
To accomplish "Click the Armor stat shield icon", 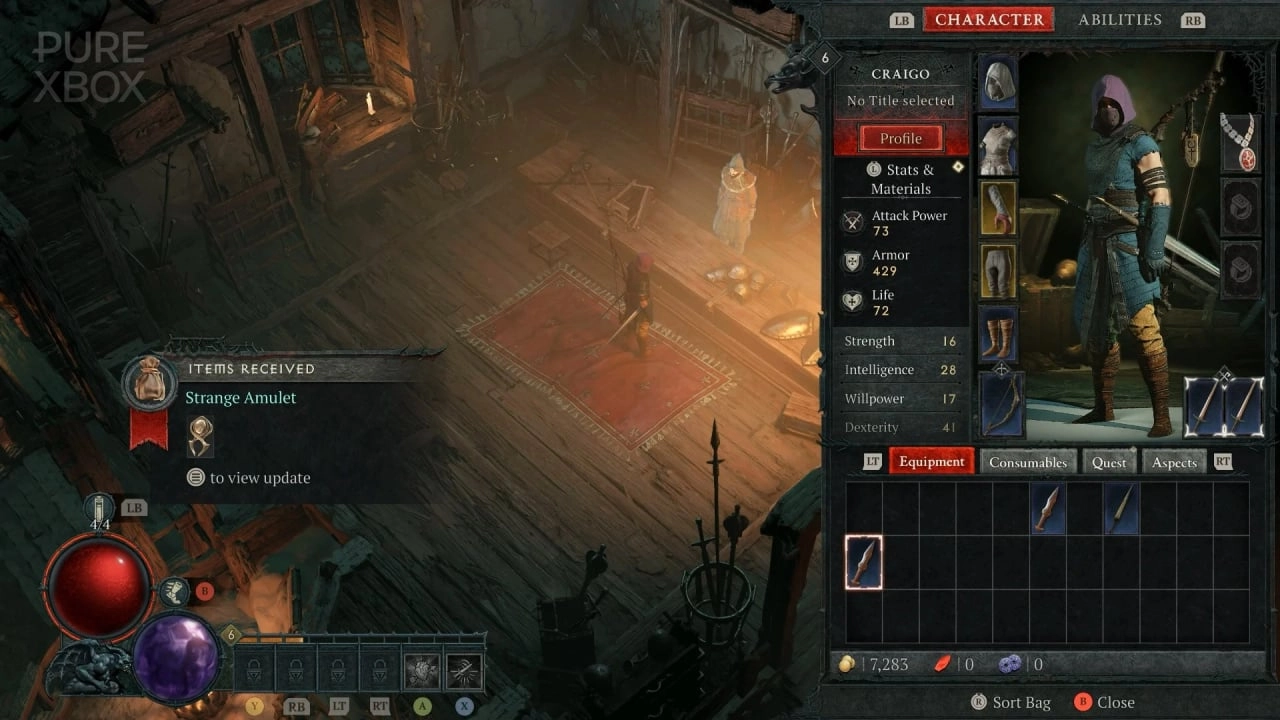I will 852,261.
